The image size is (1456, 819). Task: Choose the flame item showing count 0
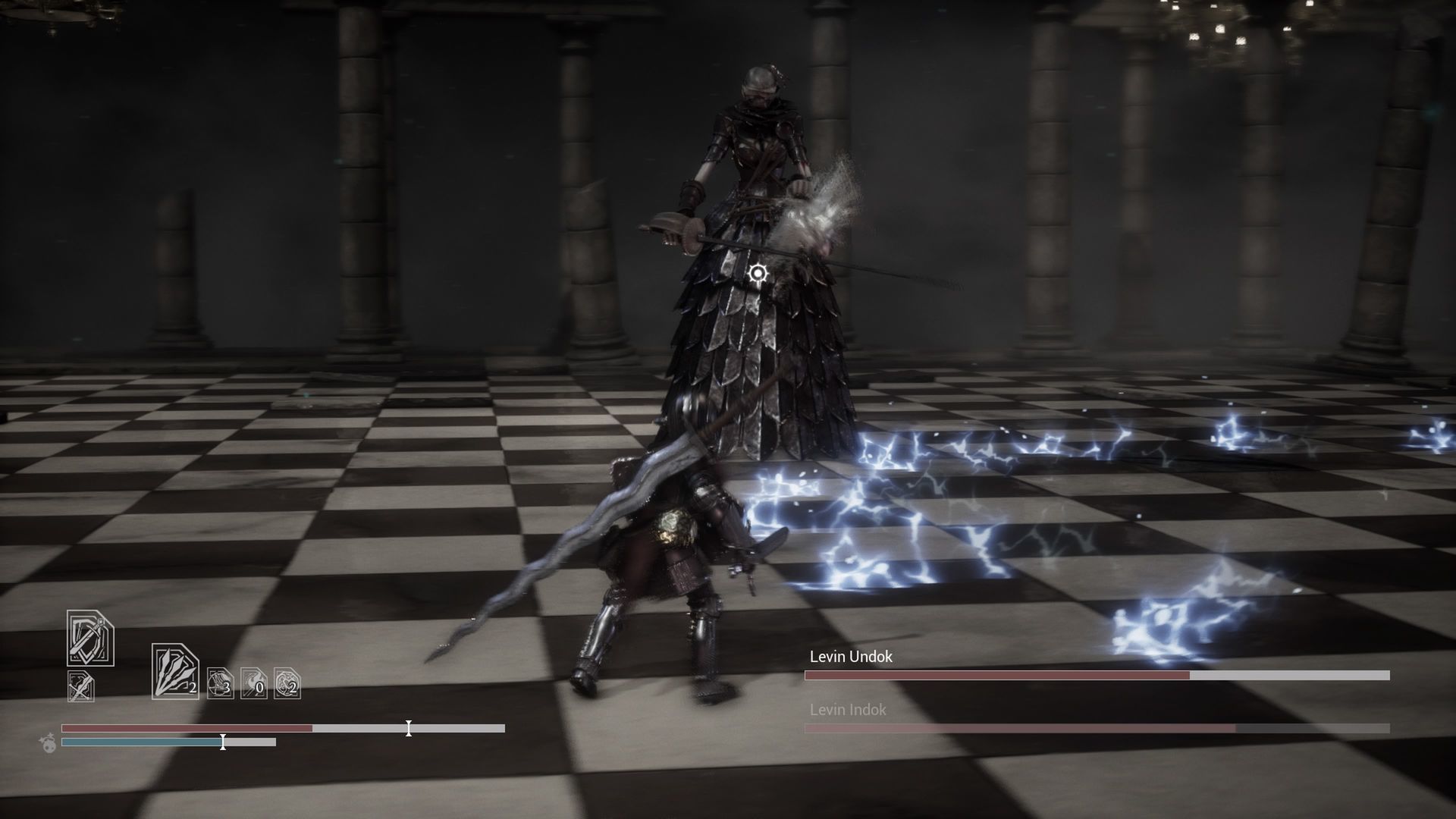253,683
